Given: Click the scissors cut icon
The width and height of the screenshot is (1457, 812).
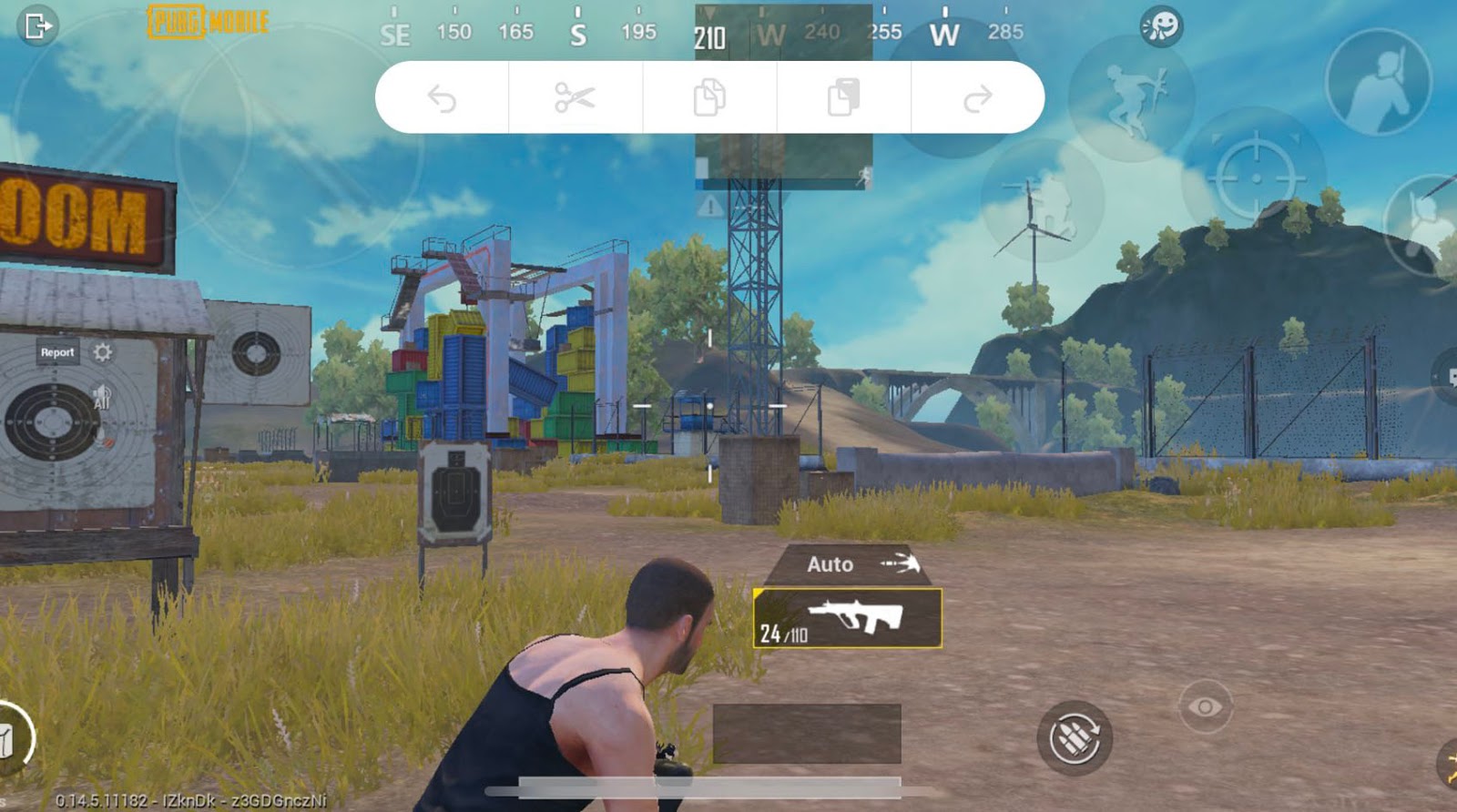Looking at the screenshot, I should click(x=576, y=97).
